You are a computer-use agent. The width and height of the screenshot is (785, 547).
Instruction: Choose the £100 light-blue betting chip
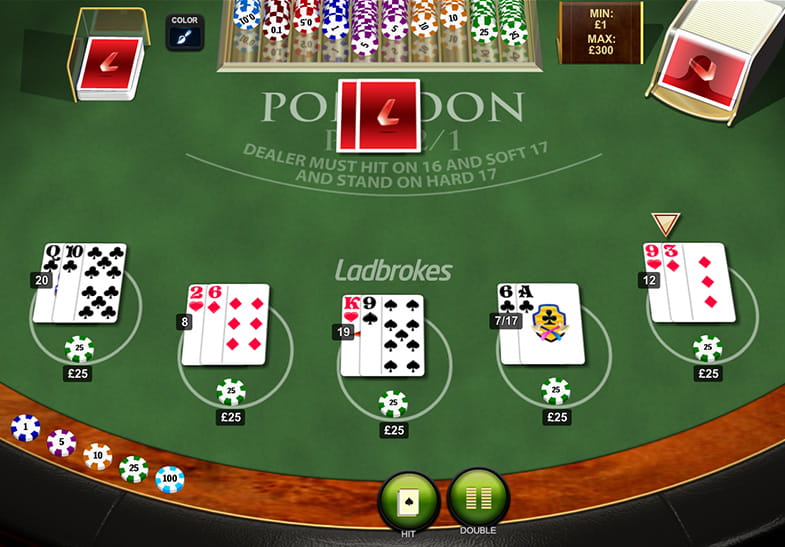[169, 479]
